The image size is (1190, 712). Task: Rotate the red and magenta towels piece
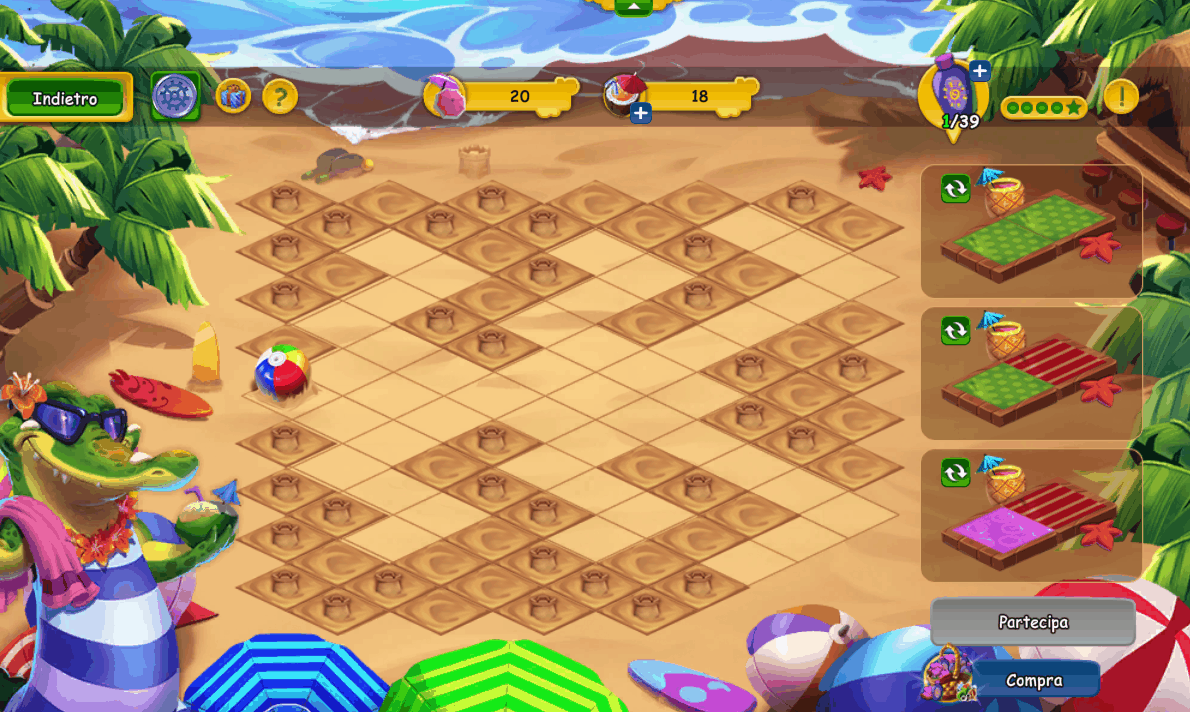click(955, 472)
